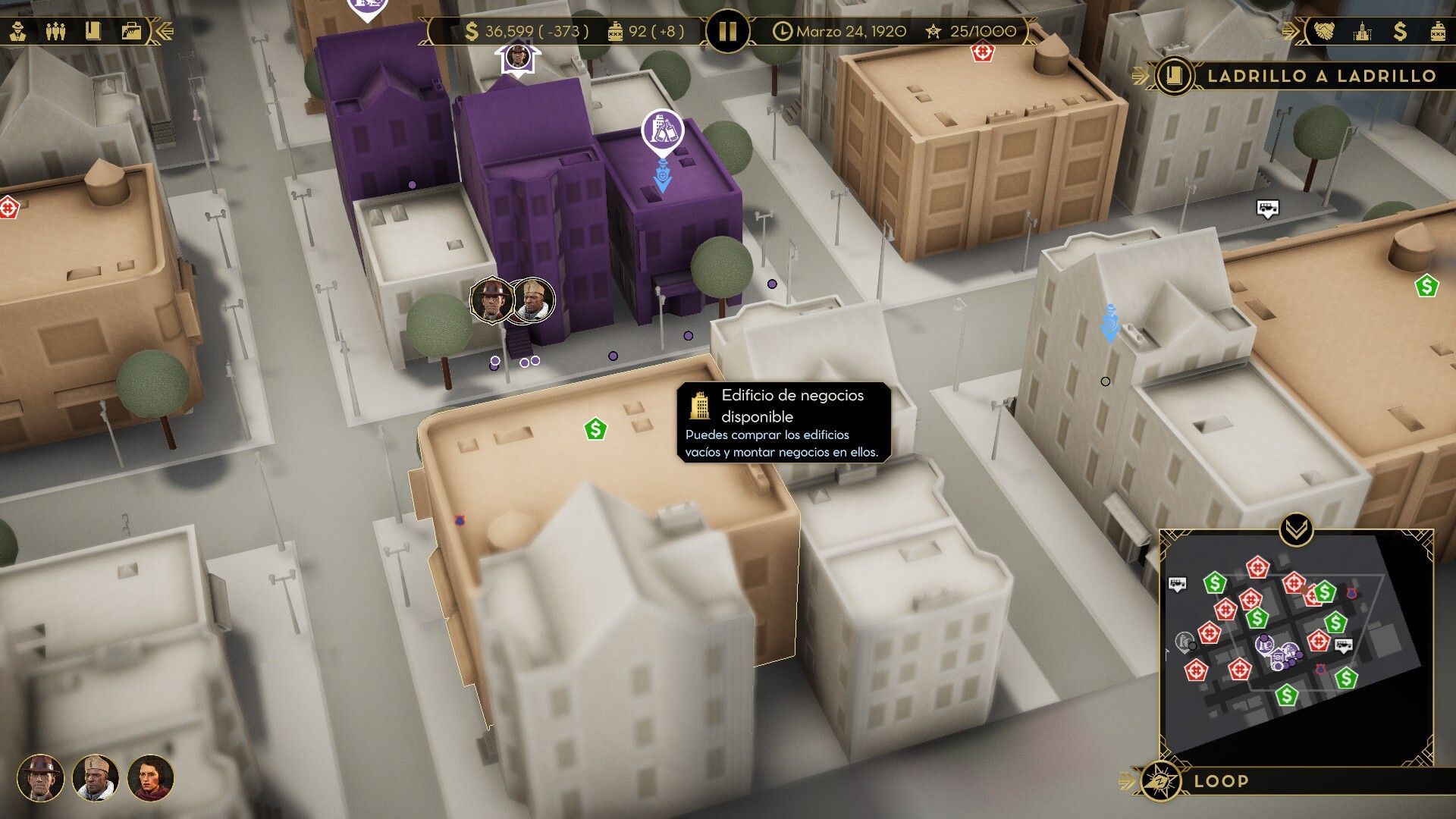Select the fedora-wearing boss portrait at bottom left
Screen dimensions: 1456x819
point(40,778)
